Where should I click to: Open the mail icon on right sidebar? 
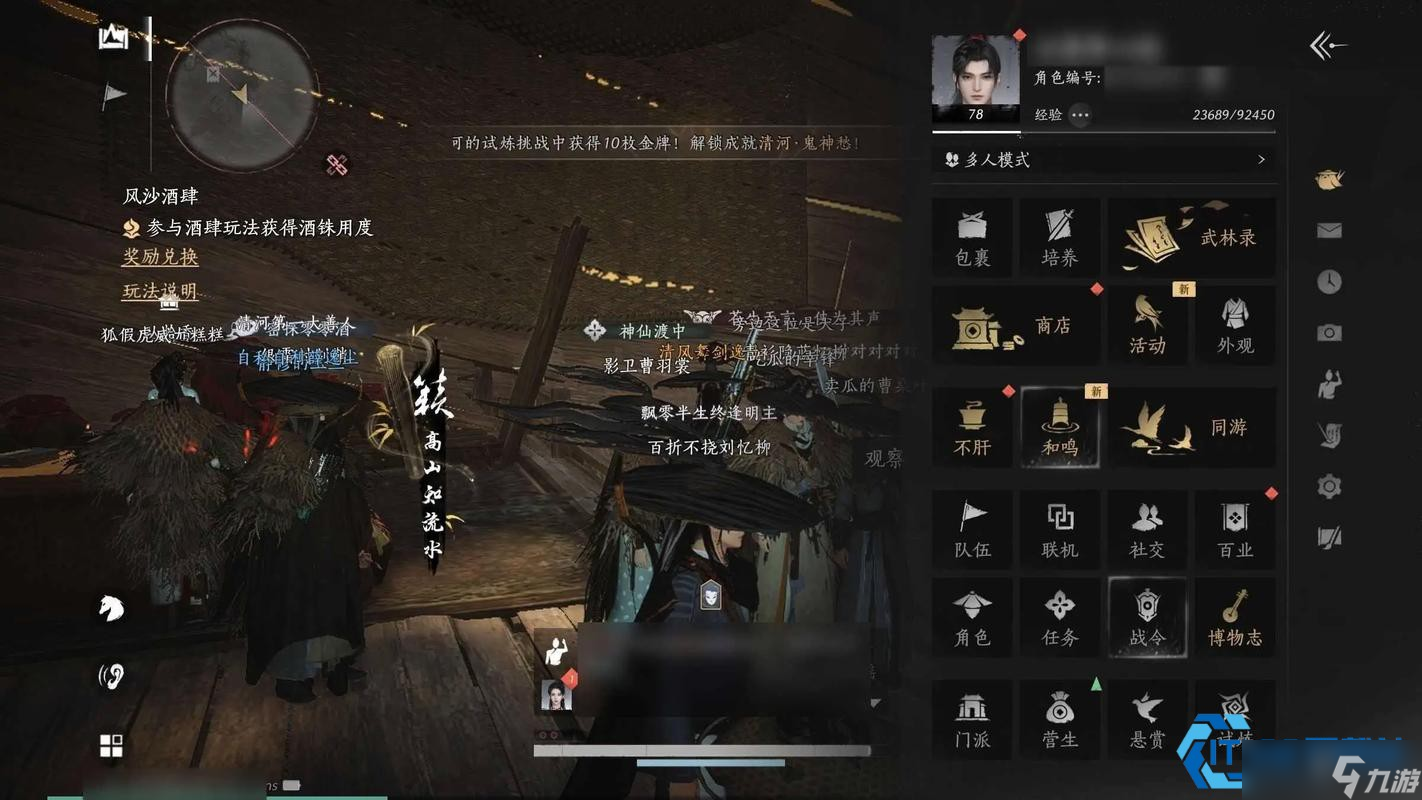pyautogui.click(x=1329, y=230)
